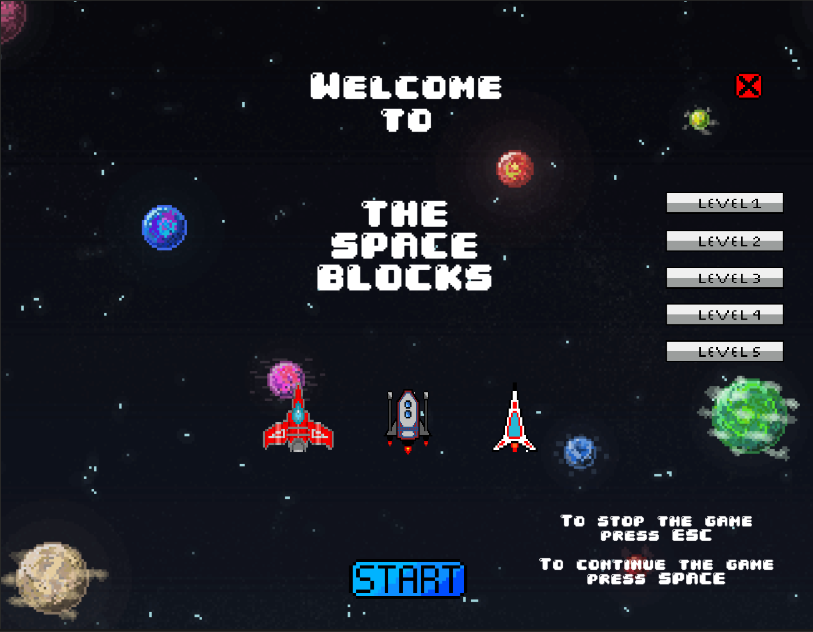
Task: Close the game with the red X
Action: (748, 86)
